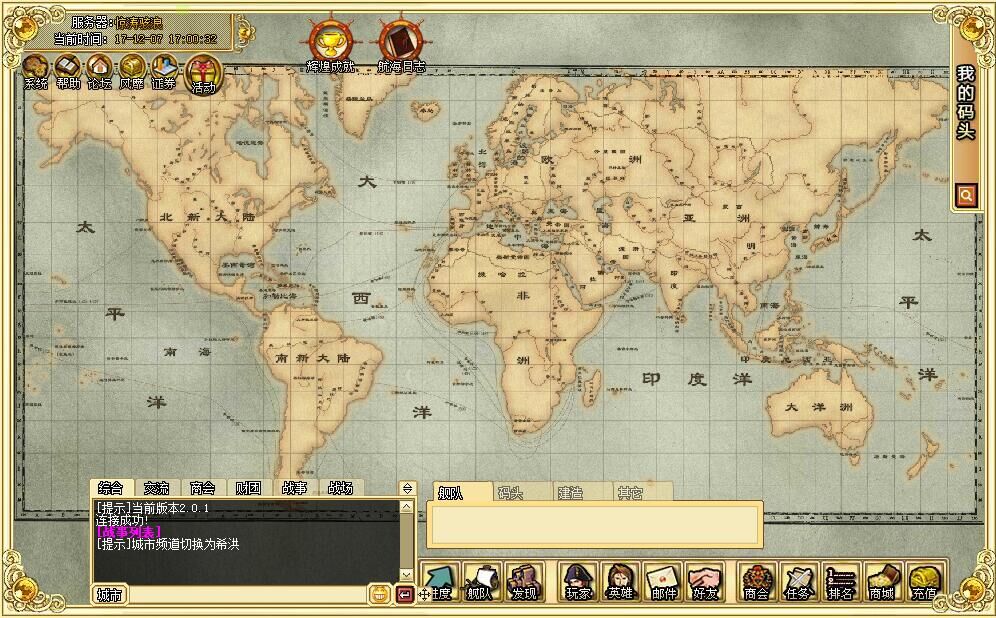
Task: Switch chat to the 交流 tab
Action: 156,488
